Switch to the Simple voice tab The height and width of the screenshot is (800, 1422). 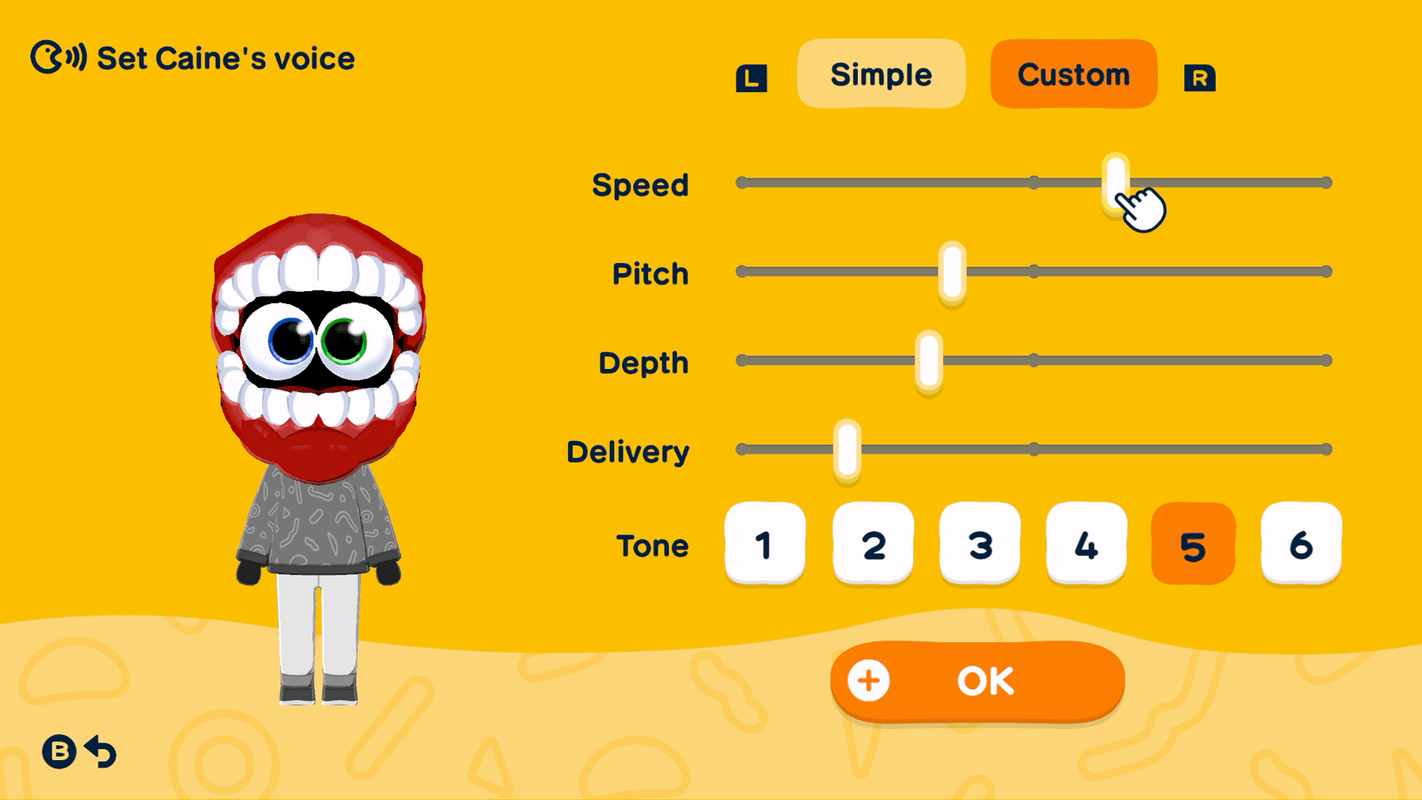[880, 74]
